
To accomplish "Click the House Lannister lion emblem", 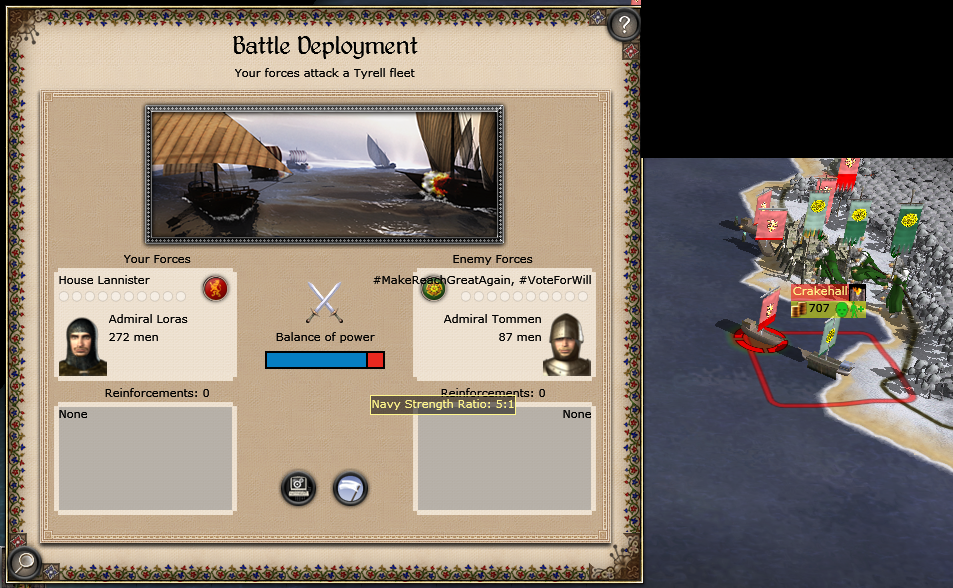I will [215, 289].
